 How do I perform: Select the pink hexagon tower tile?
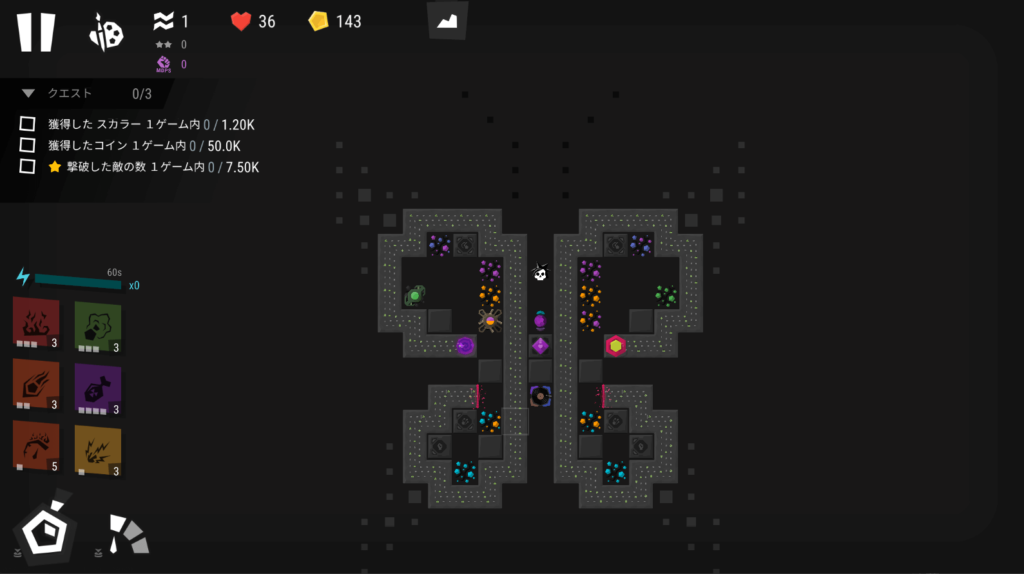point(615,346)
